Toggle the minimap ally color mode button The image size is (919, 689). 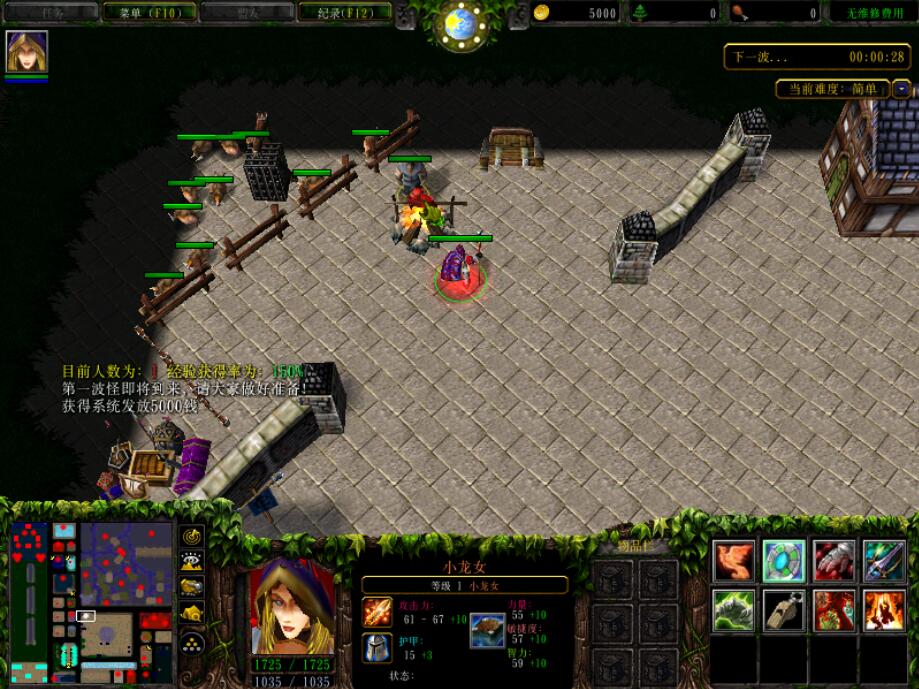(x=191, y=588)
